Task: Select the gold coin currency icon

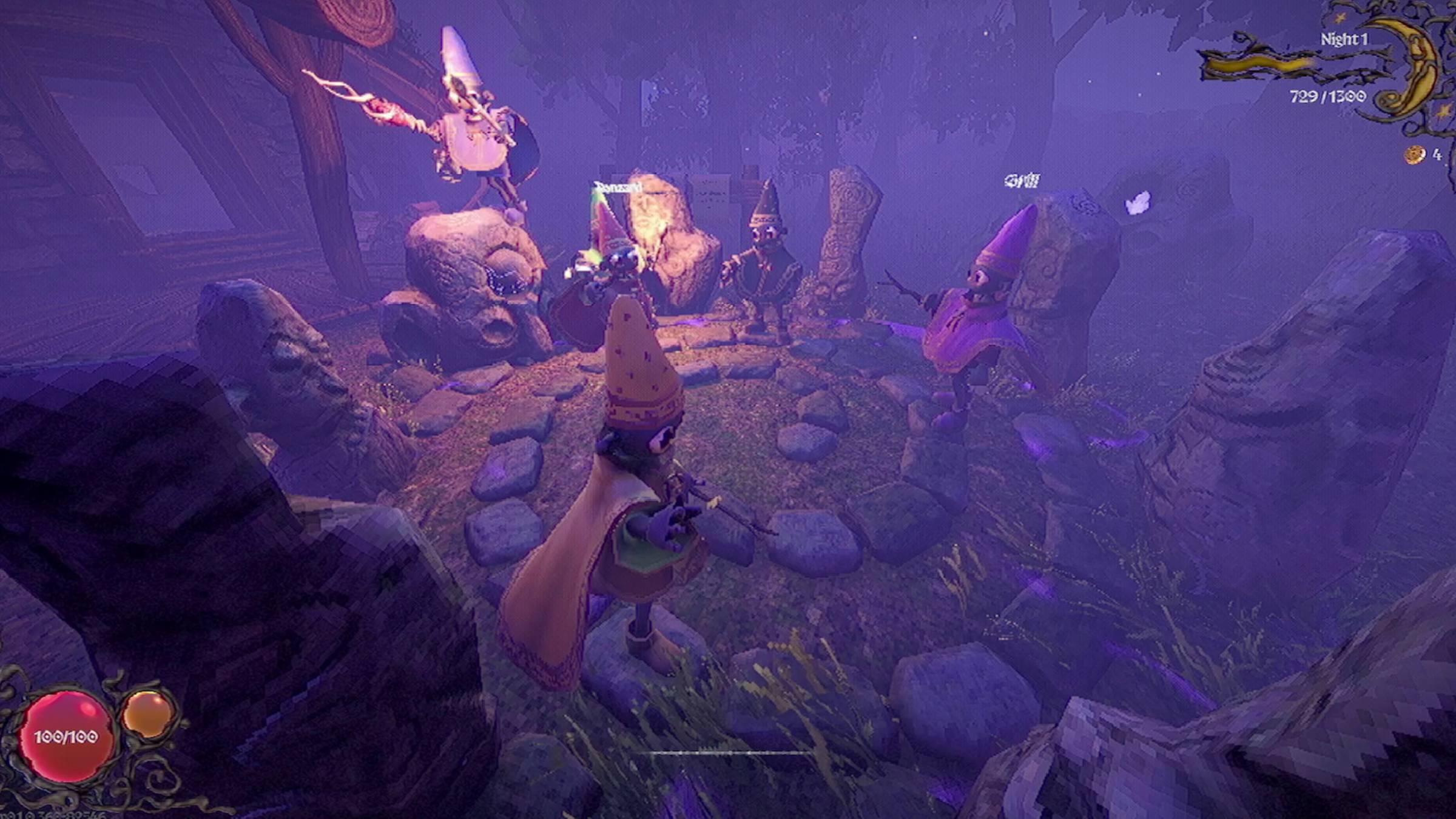Action: (x=1414, y=155)
